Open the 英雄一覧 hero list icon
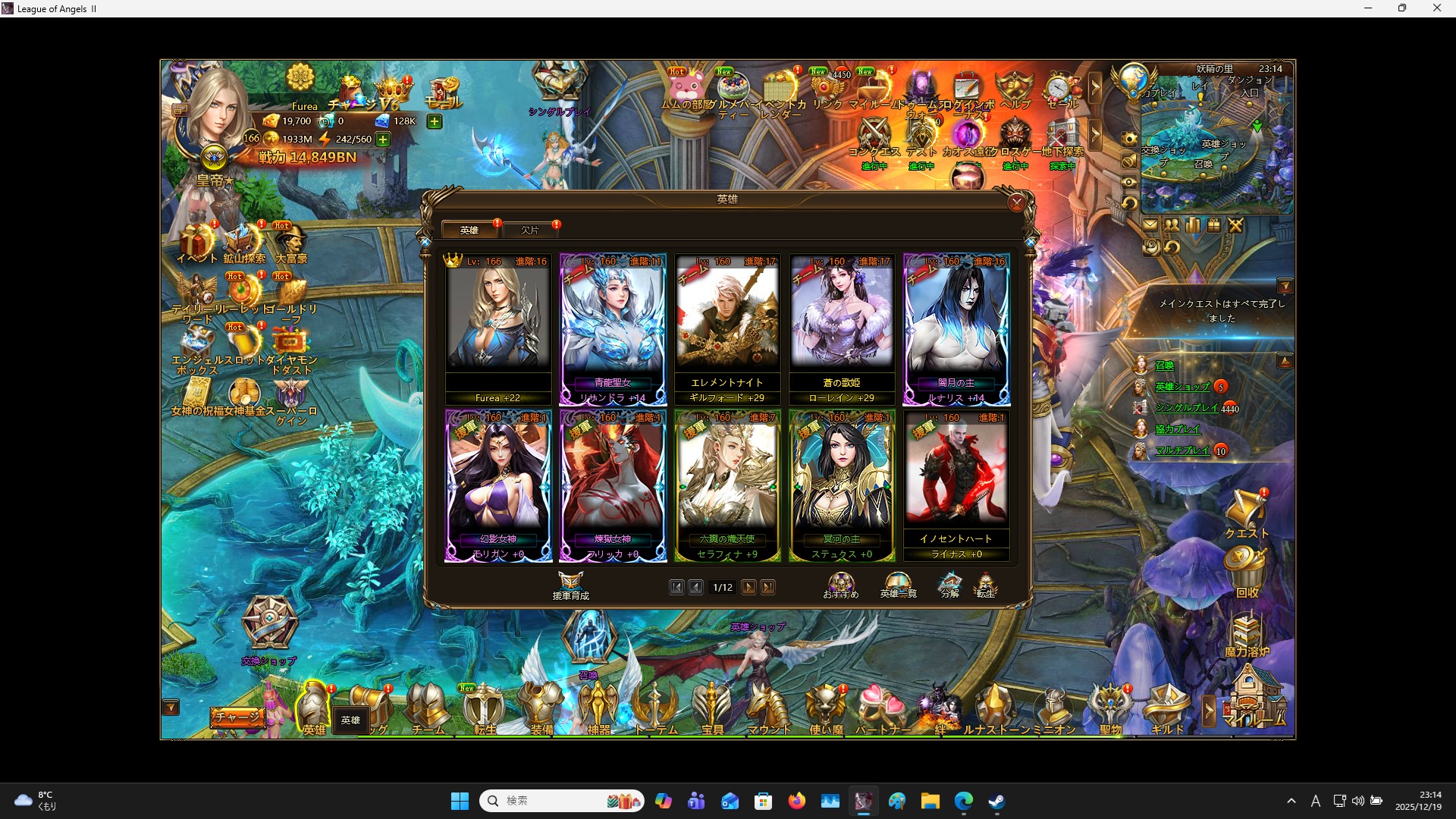 897,584
